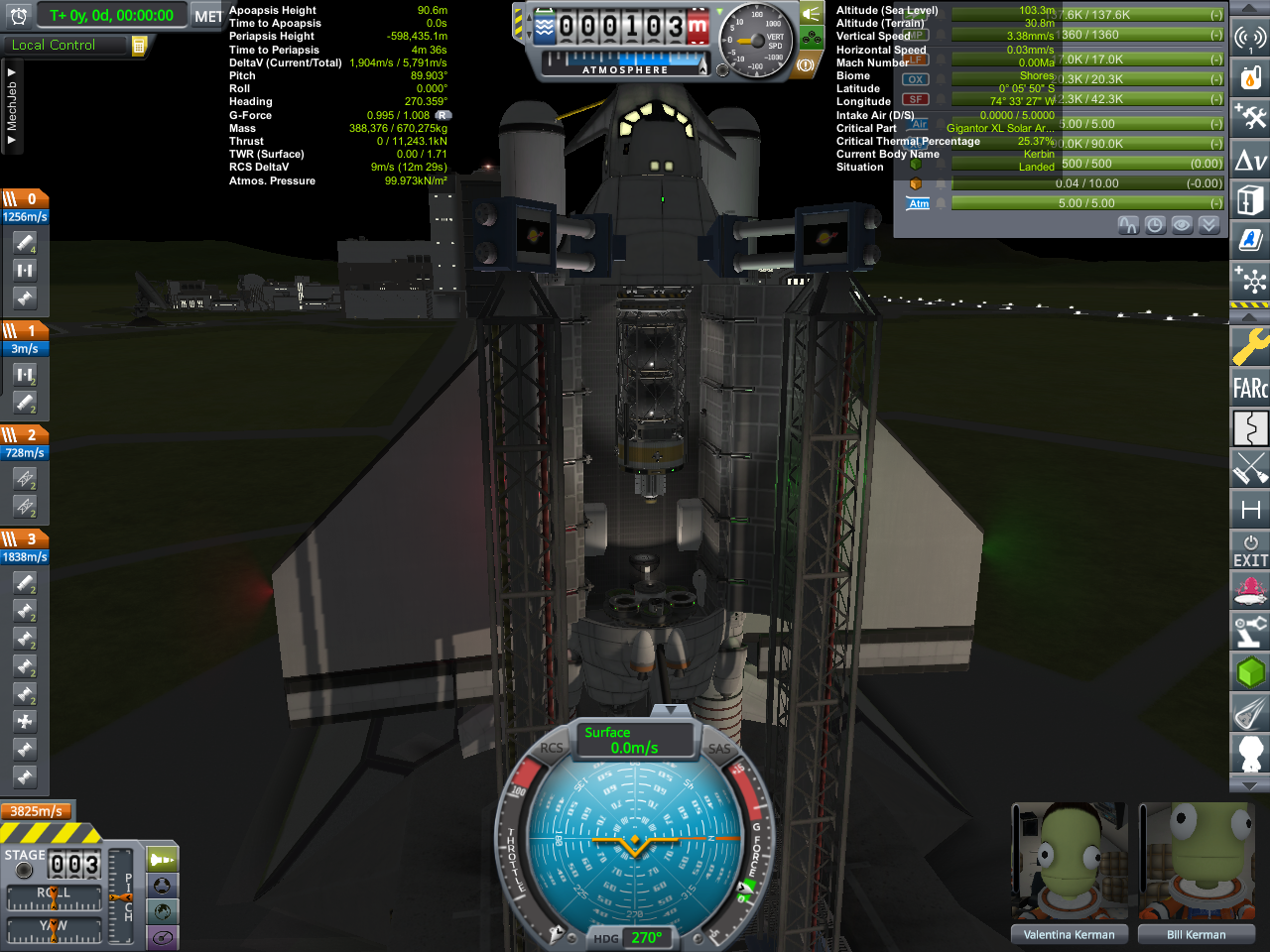The width and height of the screenshot is (1270, 952).
Task: Click the green cube toolbar icon
Action: coord(1250,672)
